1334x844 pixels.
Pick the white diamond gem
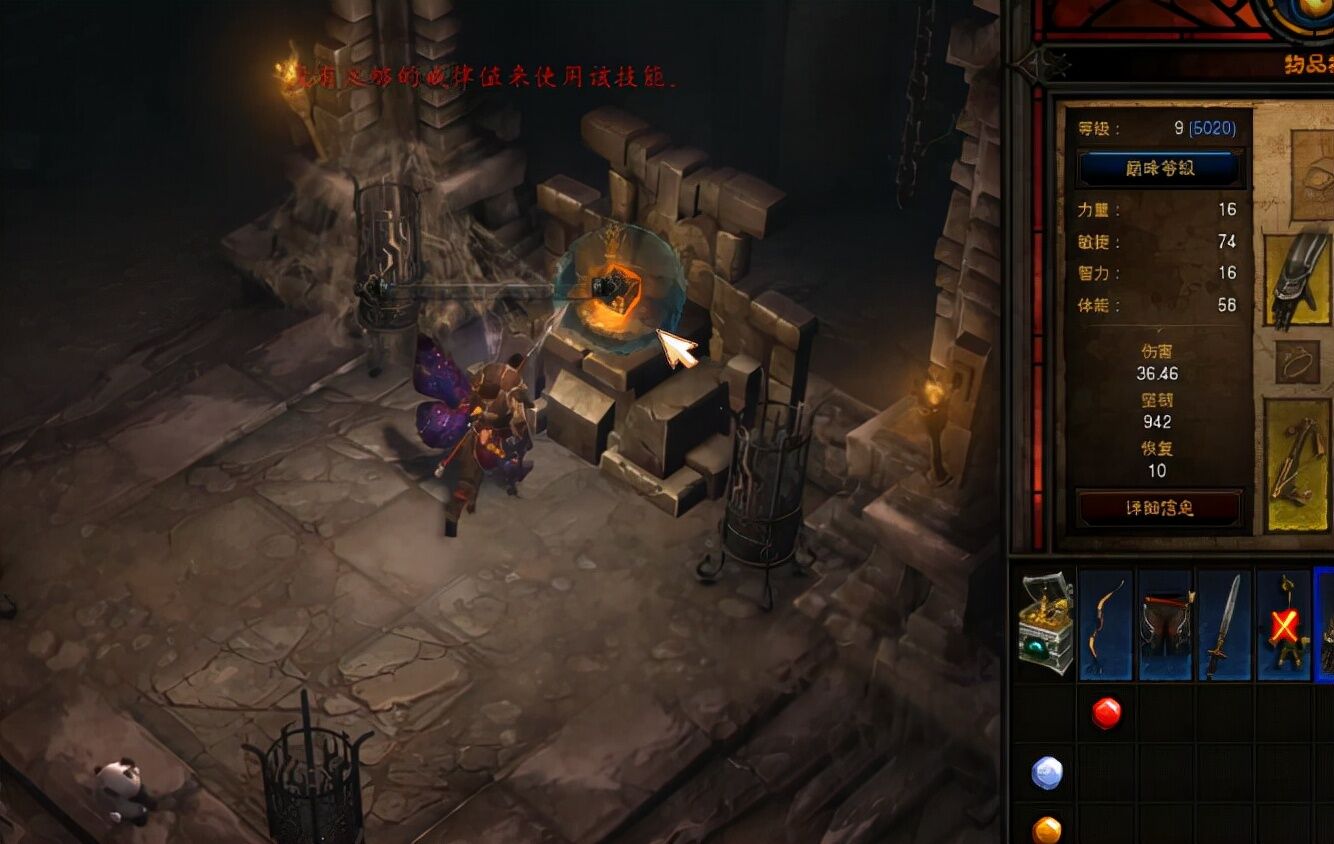[1047, 772]
